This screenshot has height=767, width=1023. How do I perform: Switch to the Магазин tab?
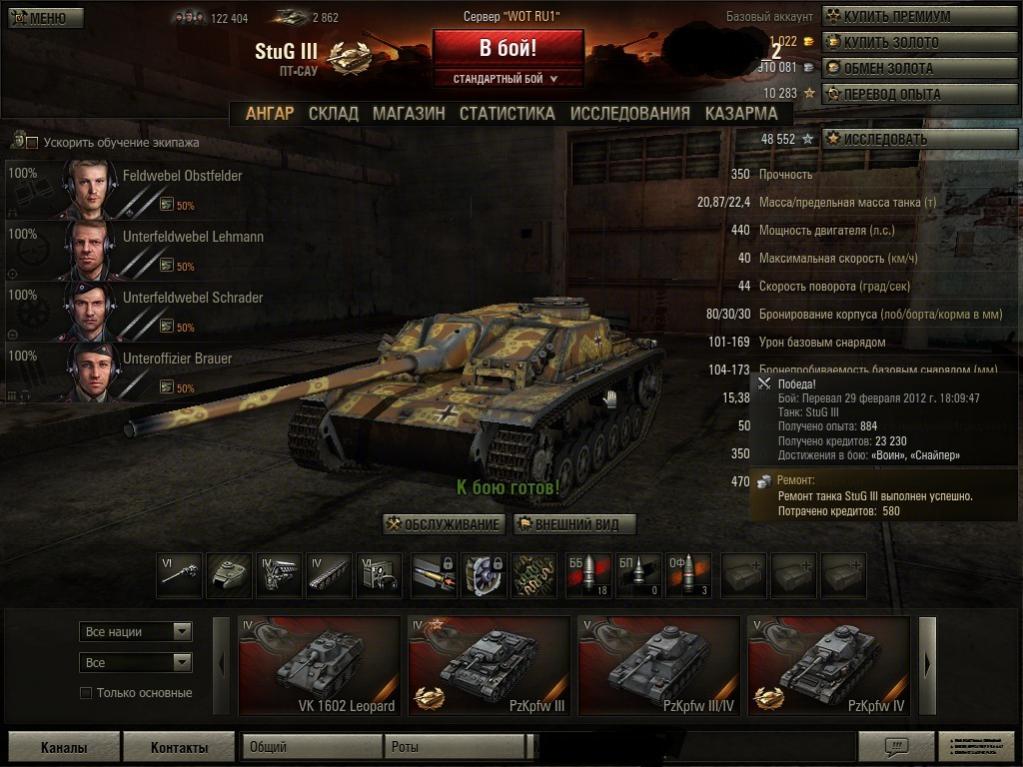(408, 113)
